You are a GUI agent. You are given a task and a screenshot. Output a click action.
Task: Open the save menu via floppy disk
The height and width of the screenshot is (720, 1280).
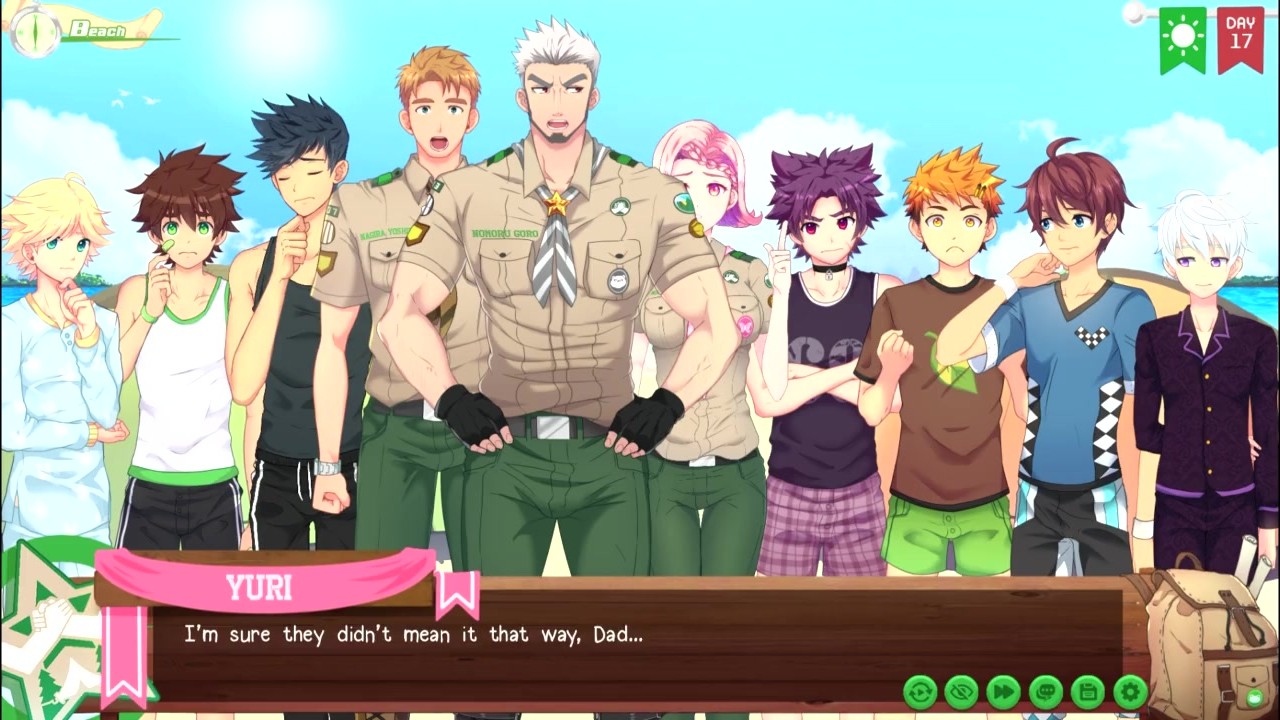tap(1088, 691)
